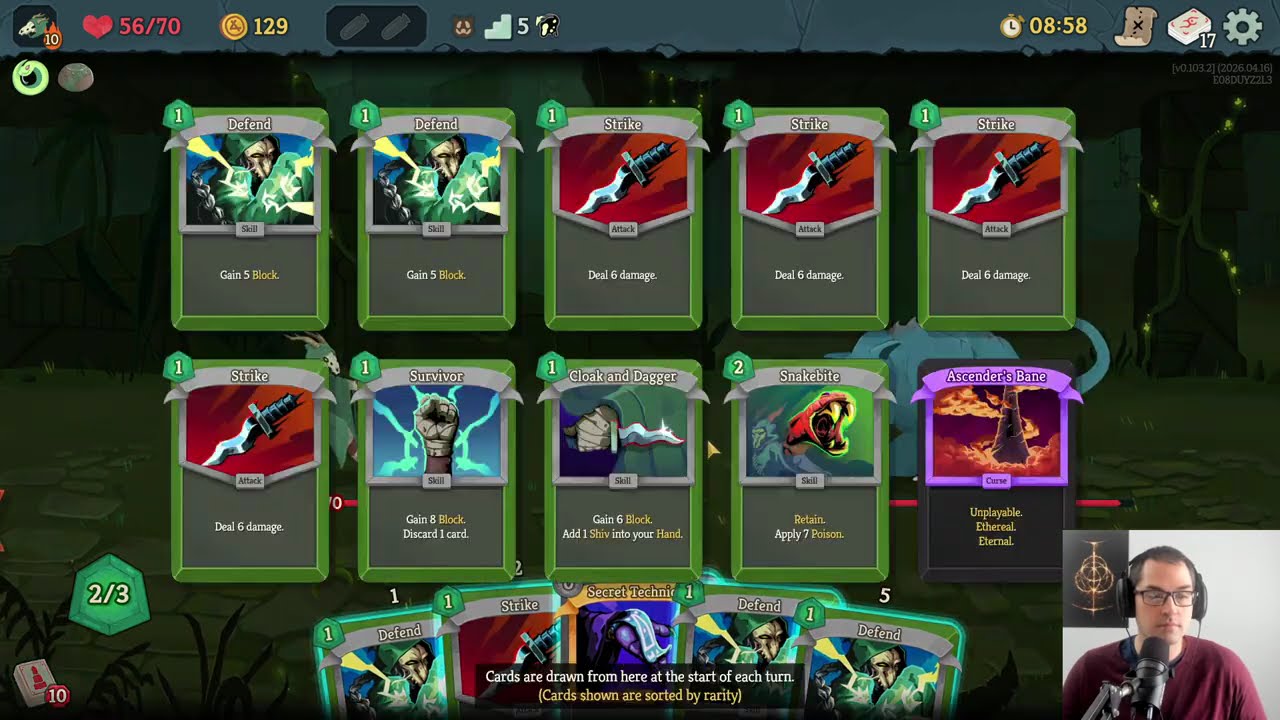Inspect the green ring relic
1280x720 pixels.
31,78
